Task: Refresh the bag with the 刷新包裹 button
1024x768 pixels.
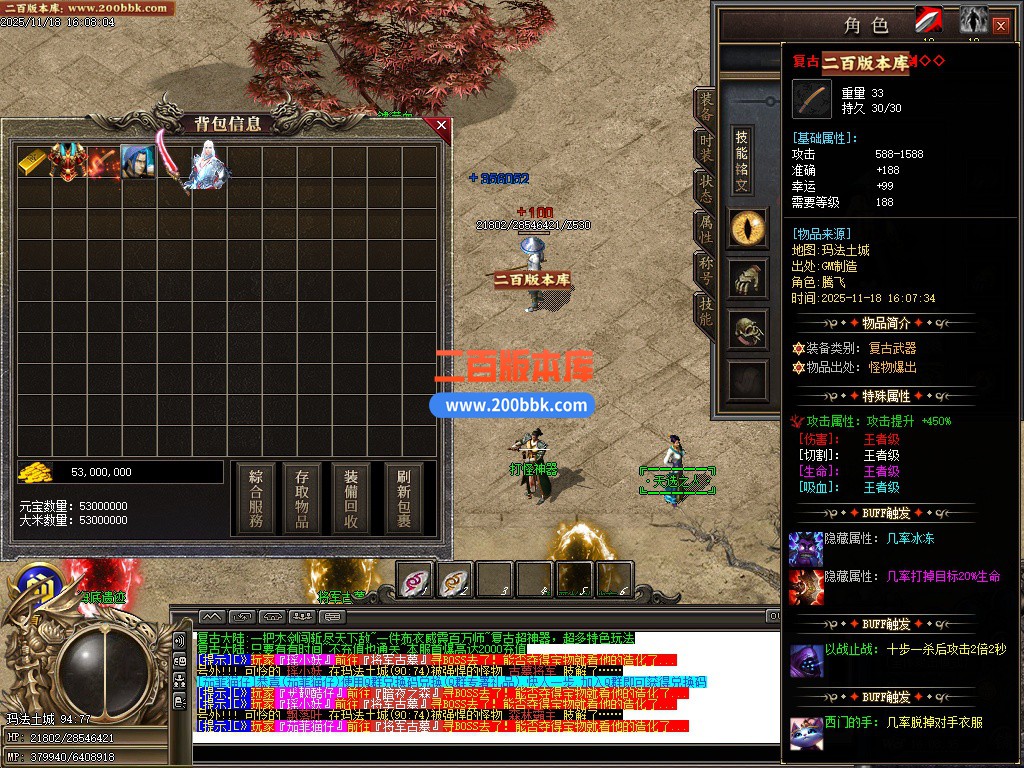Action: coord(403,498)
